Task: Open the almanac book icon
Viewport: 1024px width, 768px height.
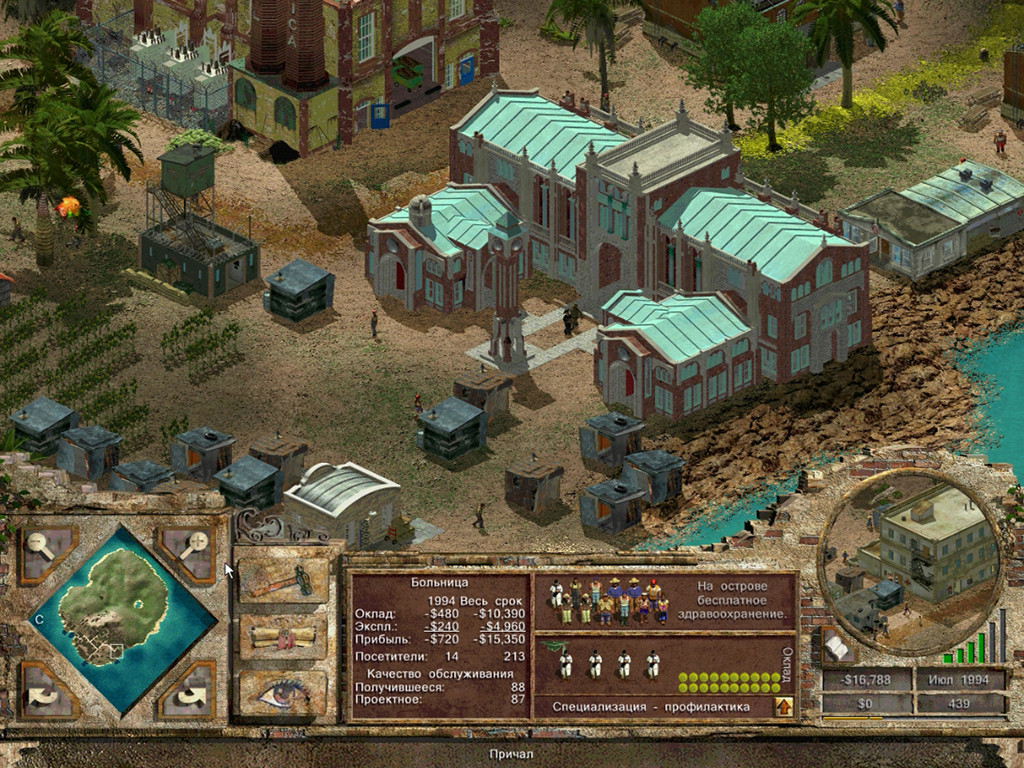Action: [836, 648]
